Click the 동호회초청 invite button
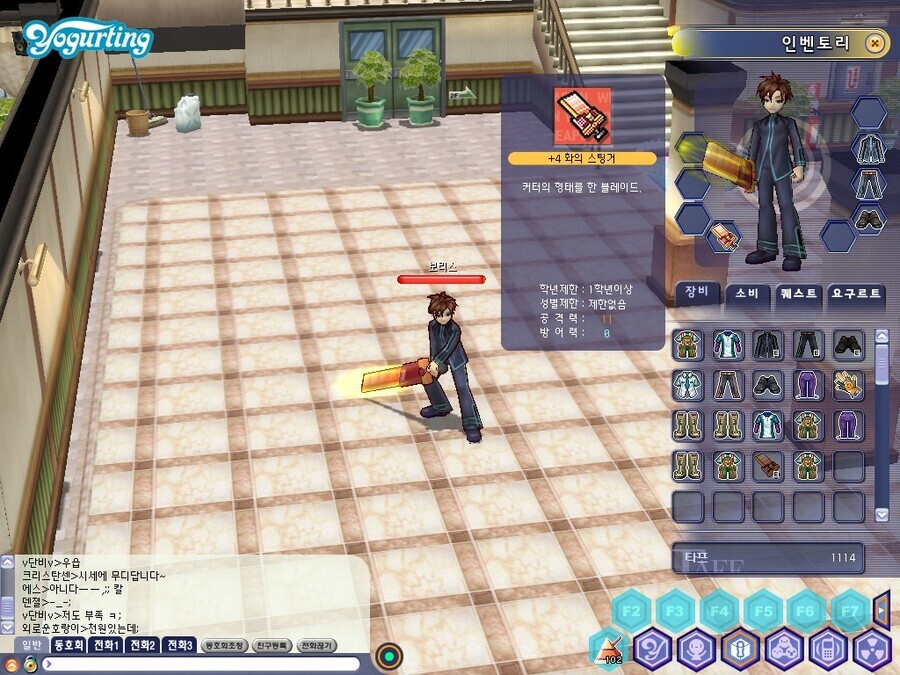Viewport: 900px width, 675px height. [x=223, y=646]
